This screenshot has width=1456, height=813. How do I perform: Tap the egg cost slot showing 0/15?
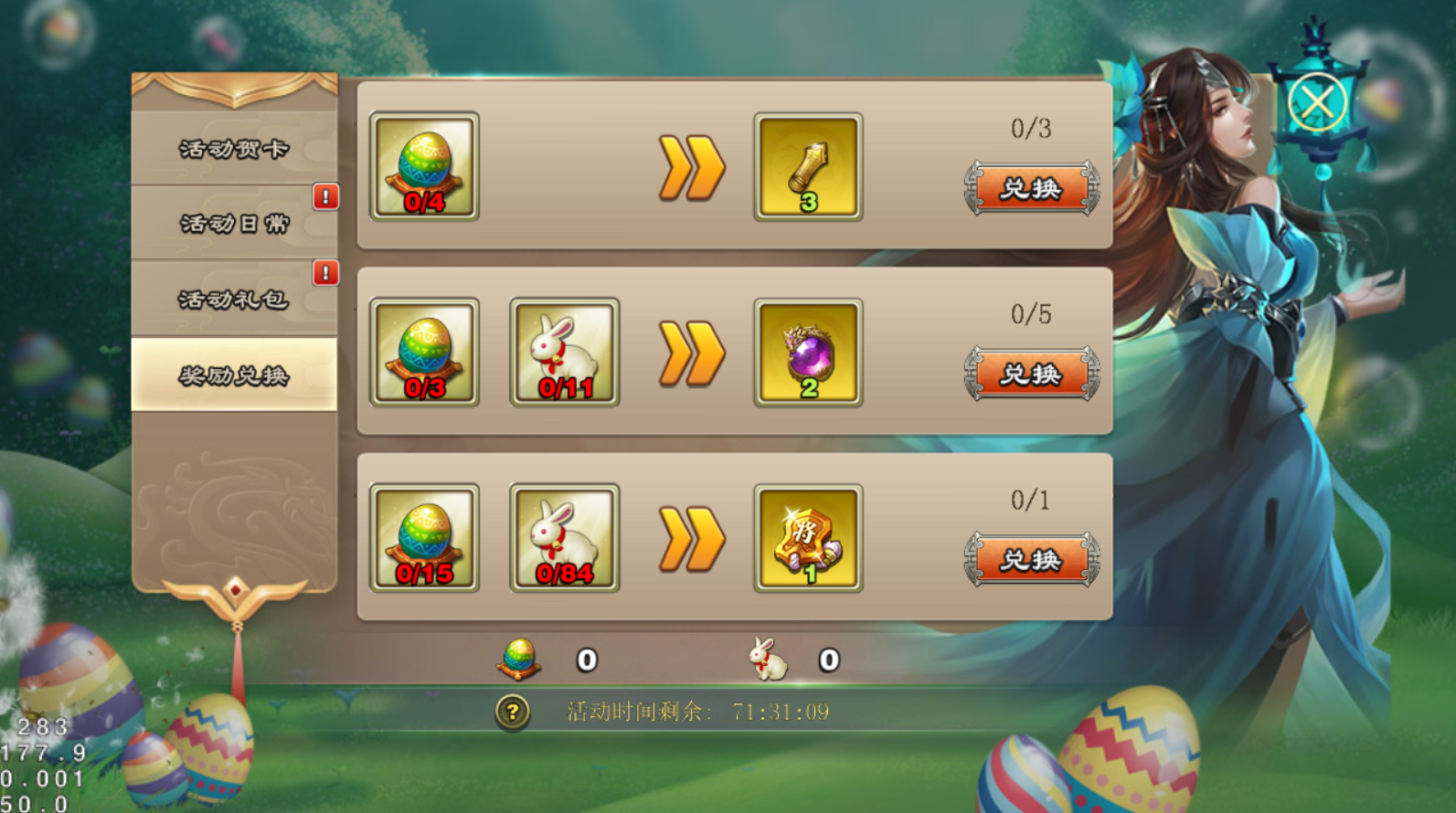(424, 538)
